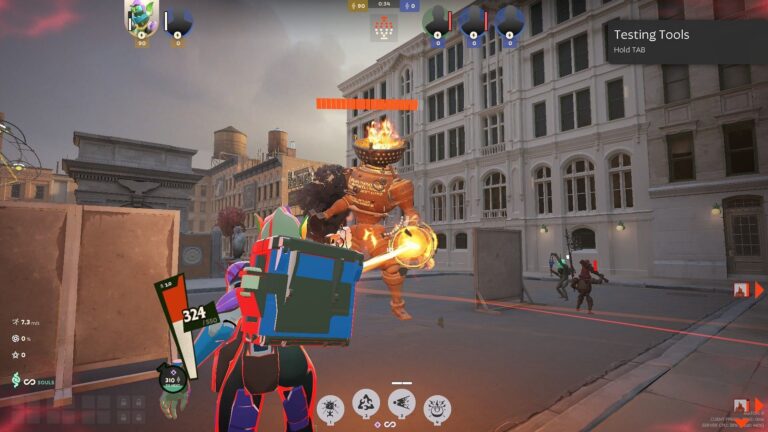Fire the scattering projectile cone ability
Image resolution: width=768 pixels, height=432 pixels.
(401, 403)
